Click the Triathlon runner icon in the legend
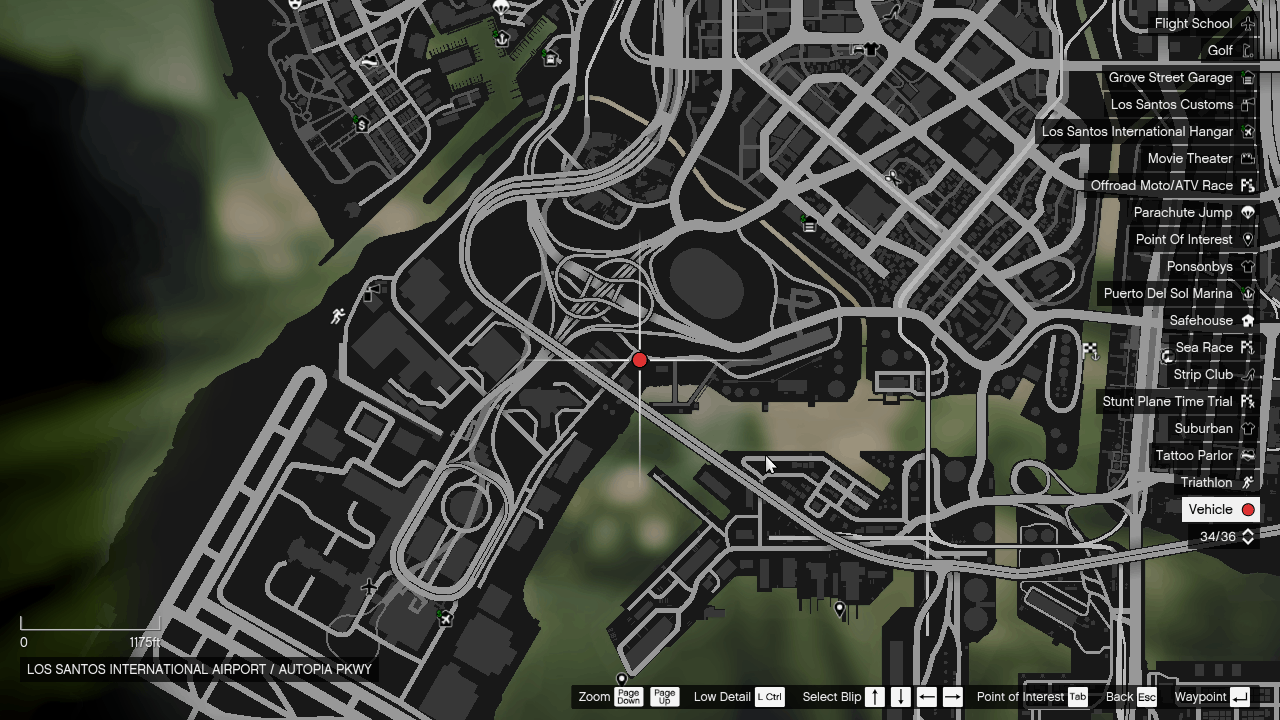This screenshot has height=720, width=1280. (x=1247, y=482)
